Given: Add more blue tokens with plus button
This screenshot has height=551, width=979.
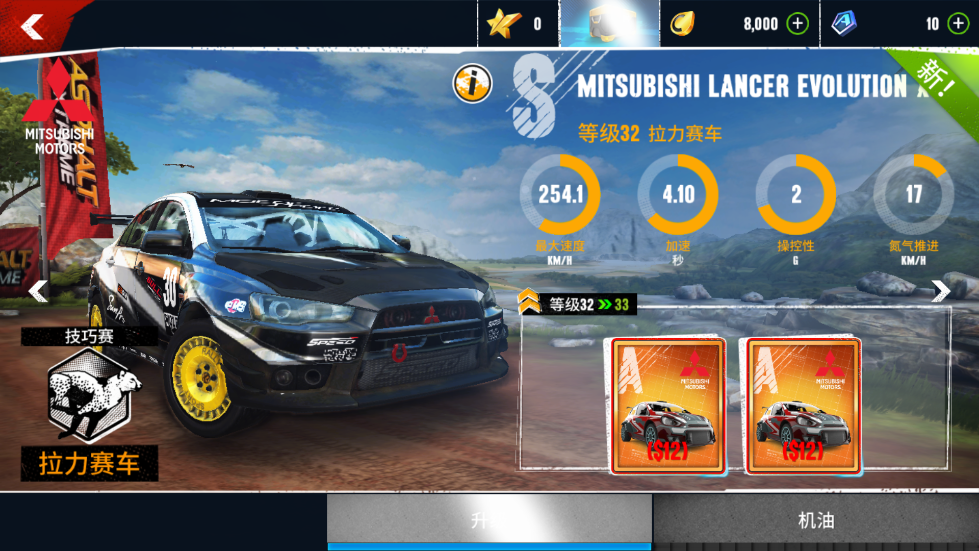Looking at the screenshot, I should pos(957,24).
